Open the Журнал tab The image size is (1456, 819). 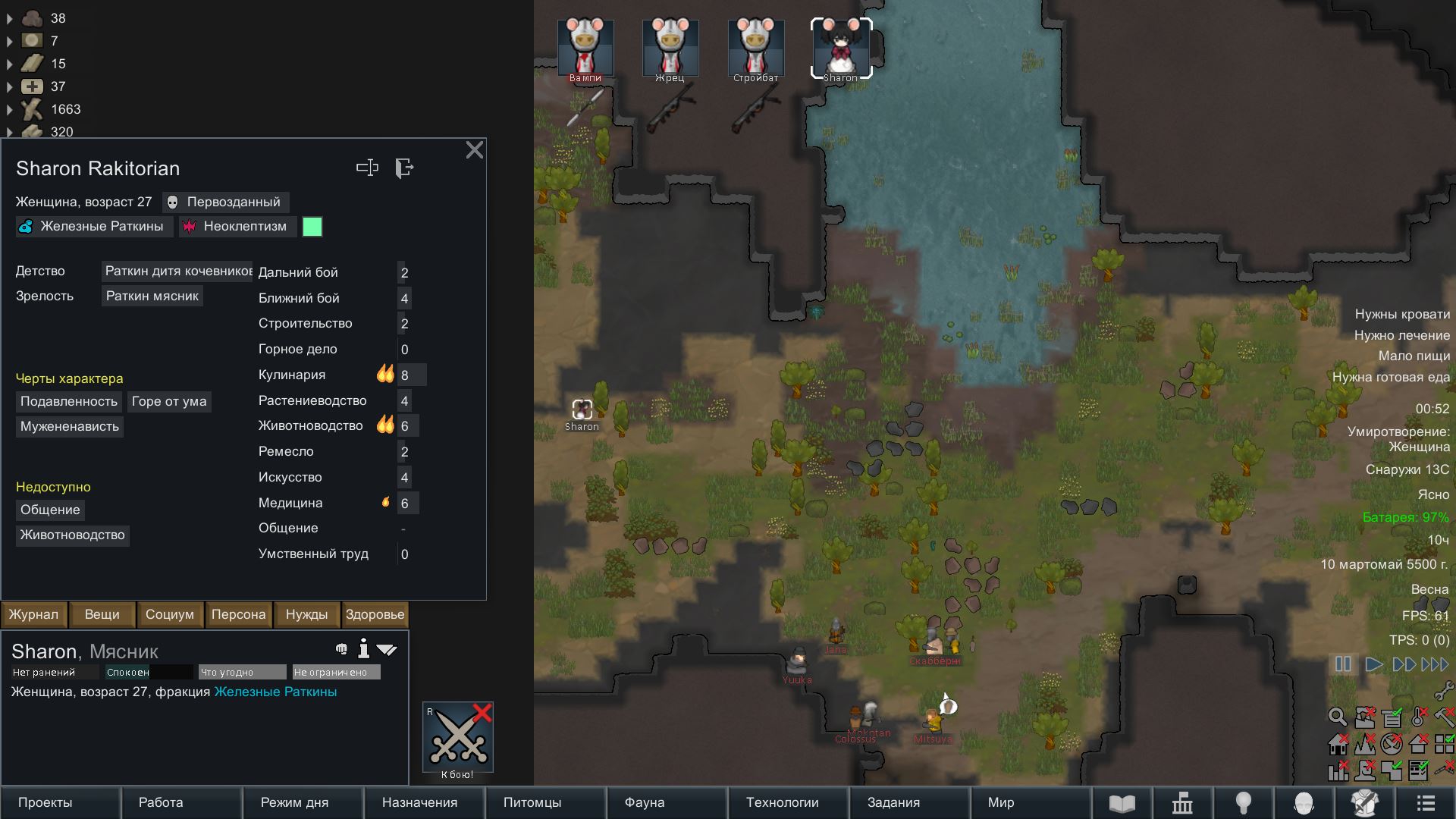(x=34, y=614)
